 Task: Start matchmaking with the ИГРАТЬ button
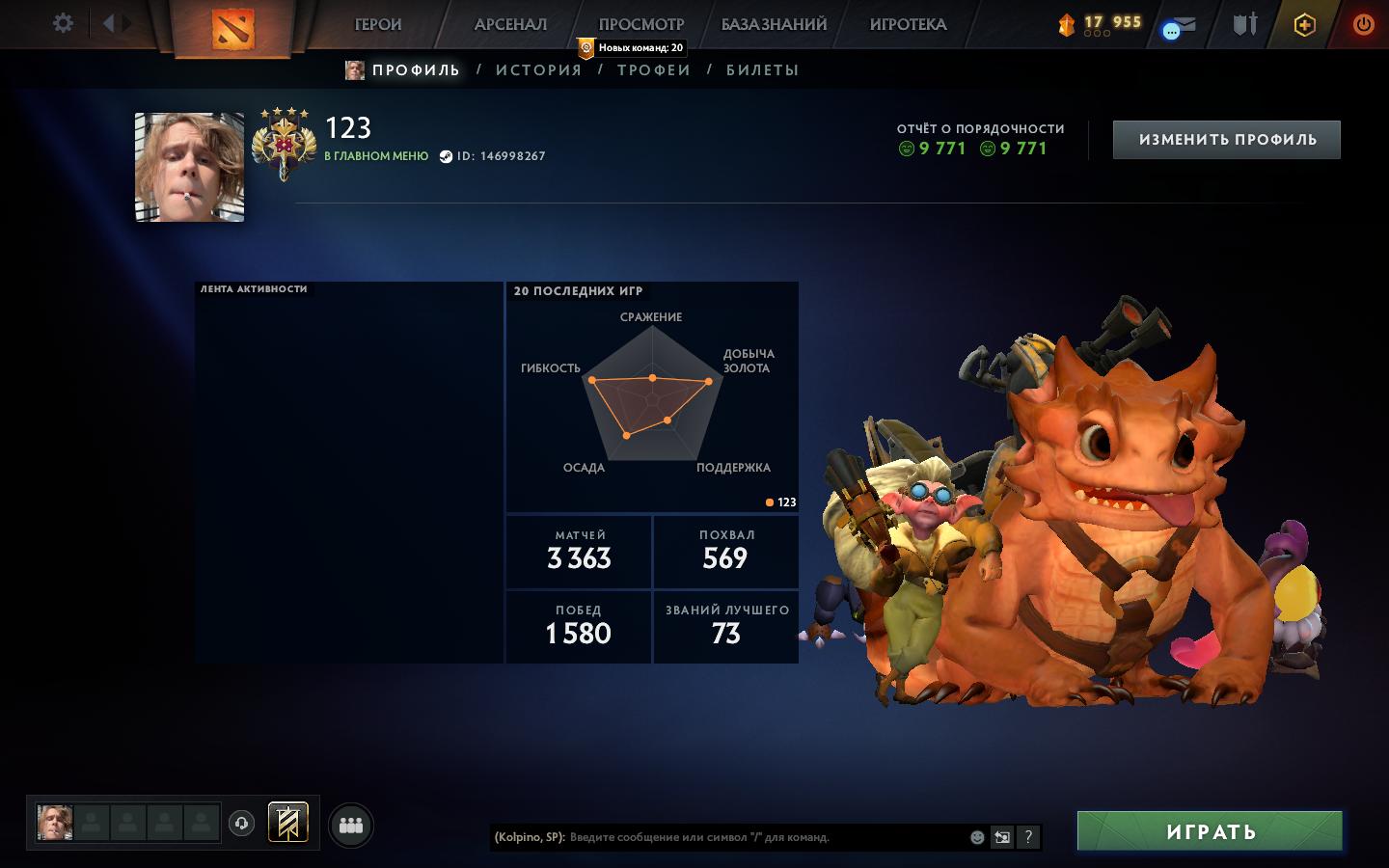coord(1210,831)
